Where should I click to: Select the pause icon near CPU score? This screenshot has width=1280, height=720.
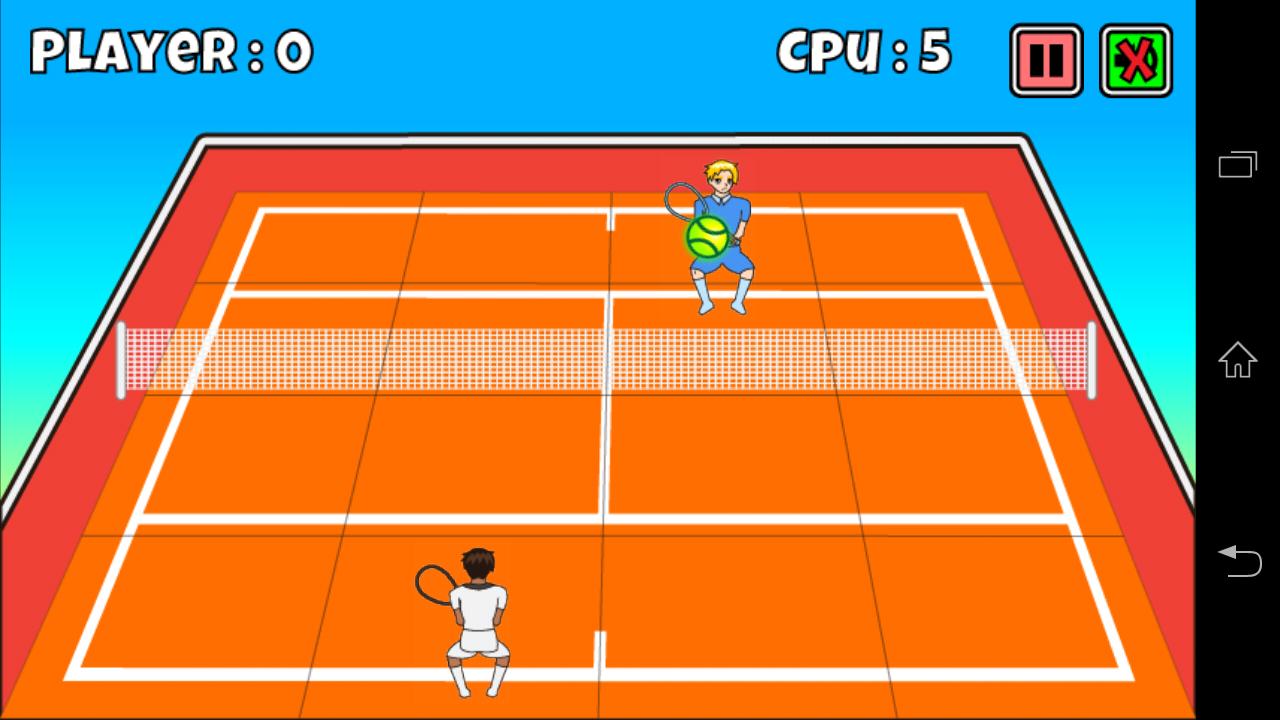tap(1044, 60)
